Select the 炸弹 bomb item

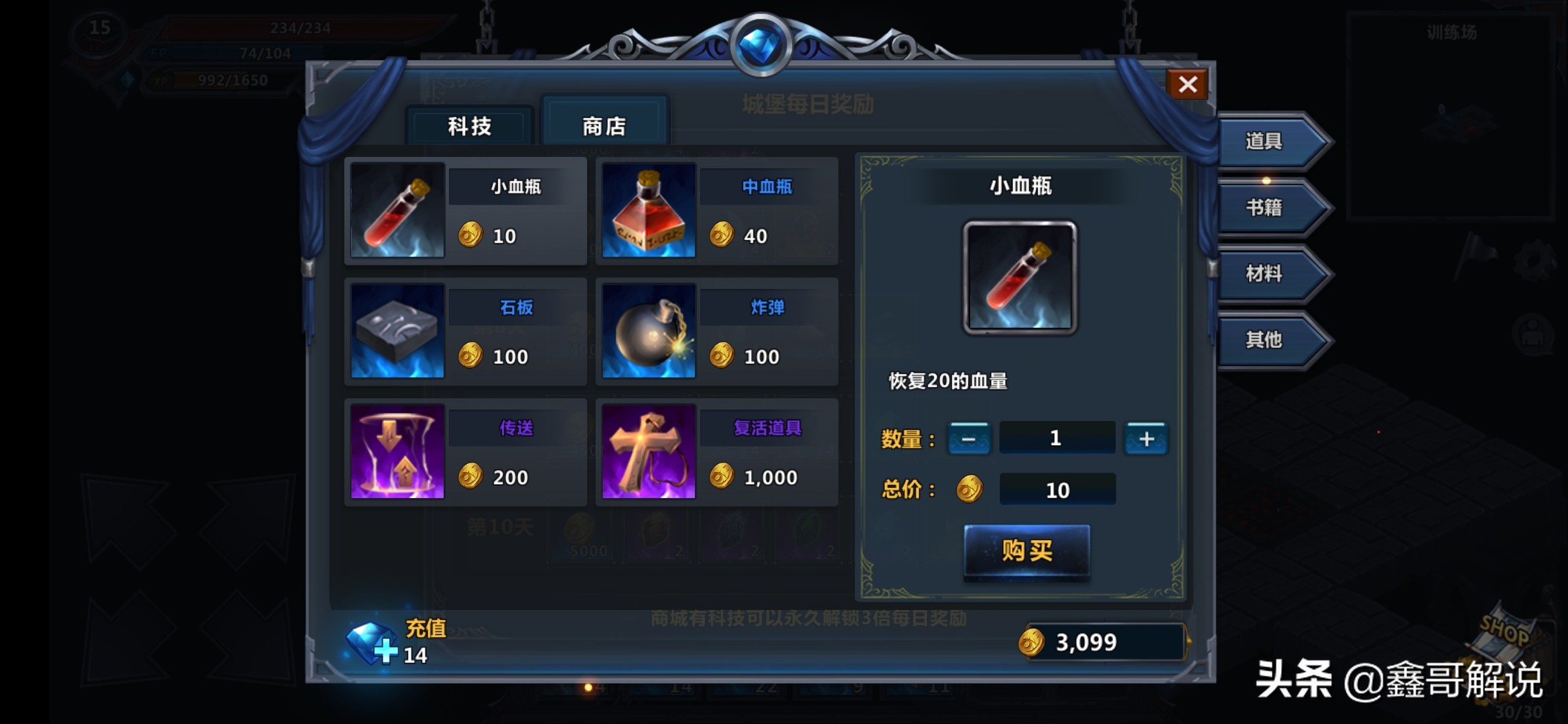click(x=716, y=331)
